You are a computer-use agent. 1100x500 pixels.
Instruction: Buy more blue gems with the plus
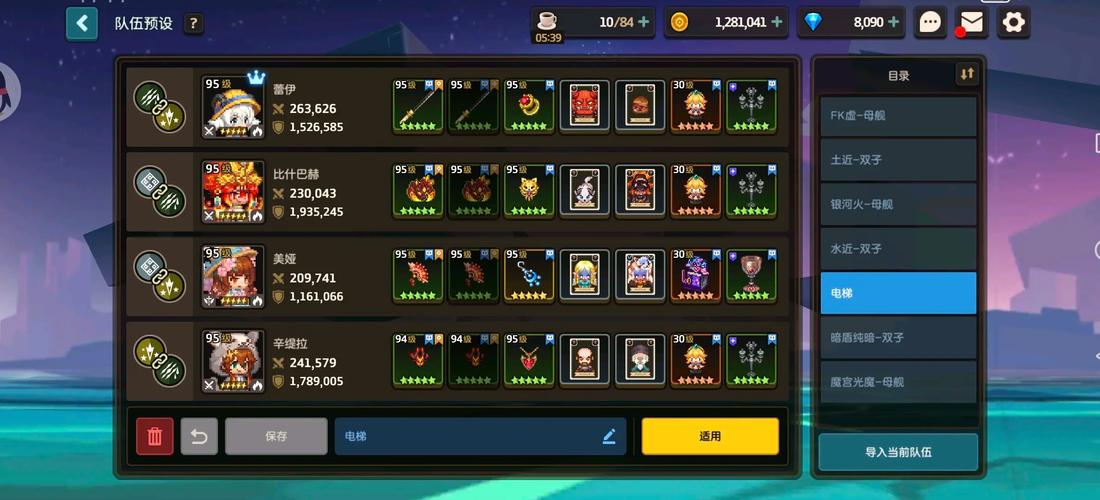tap(893, 22)
